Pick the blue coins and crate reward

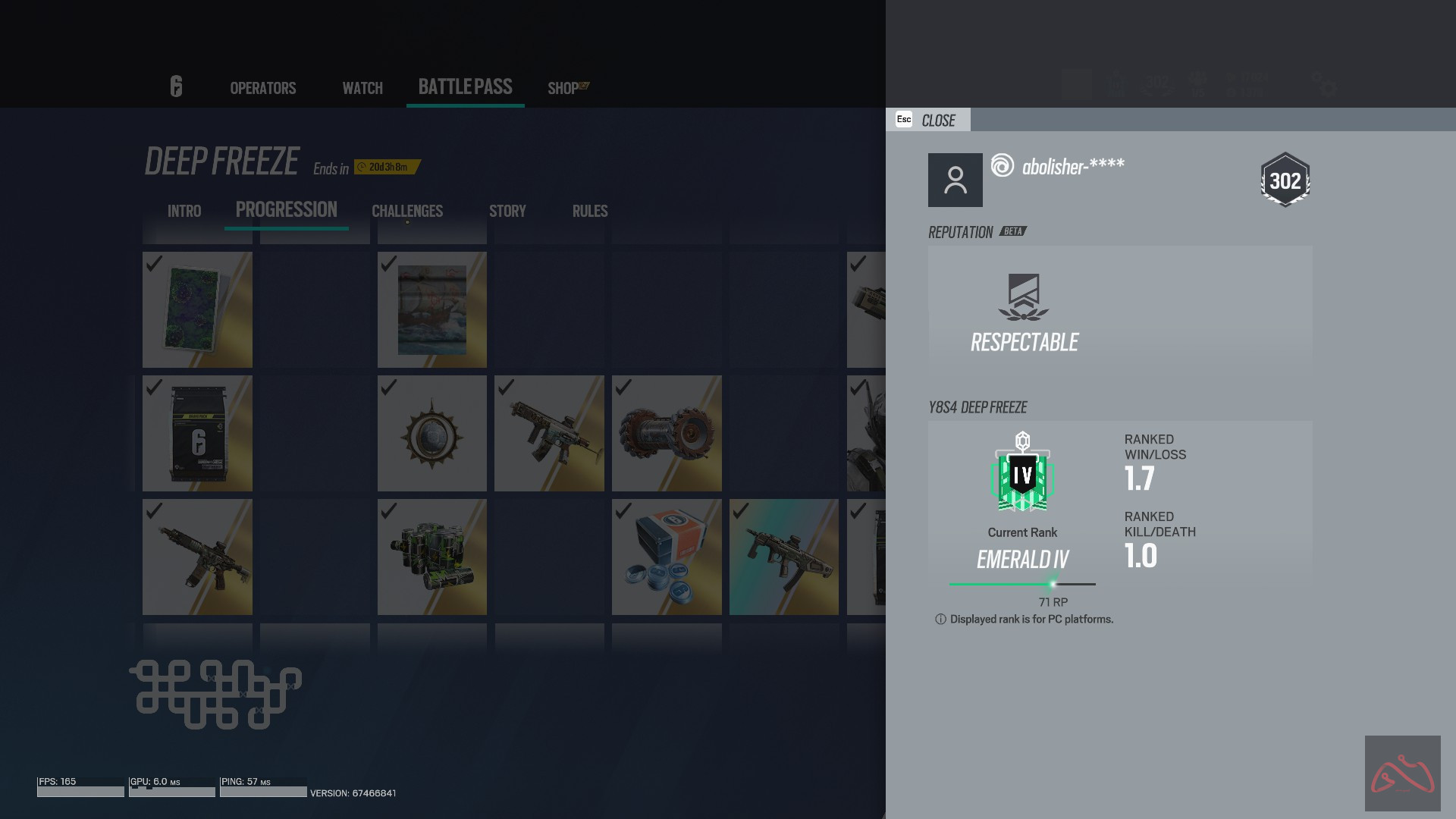666,557
